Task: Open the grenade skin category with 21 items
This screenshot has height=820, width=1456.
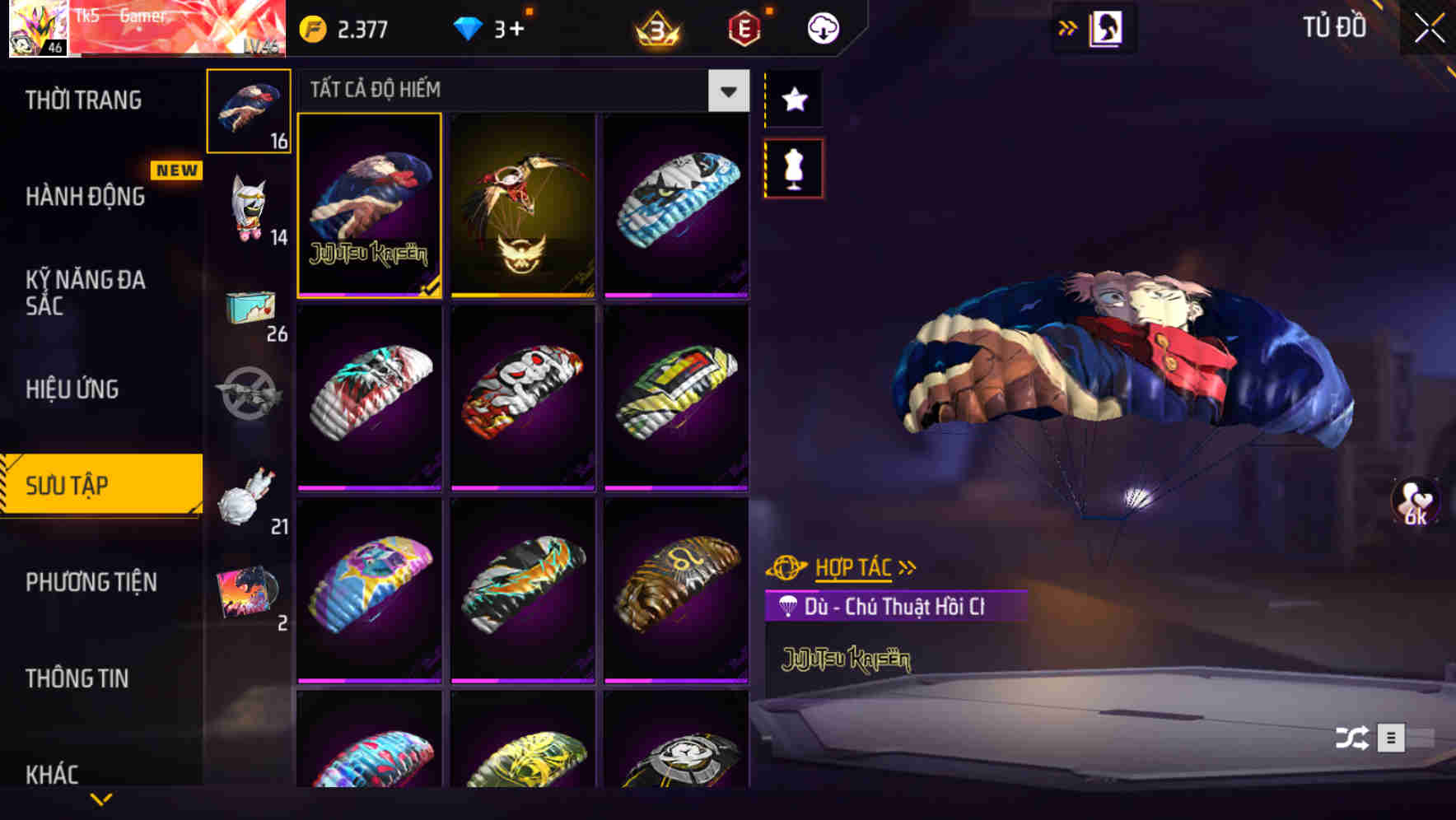Action: point(249,498)
